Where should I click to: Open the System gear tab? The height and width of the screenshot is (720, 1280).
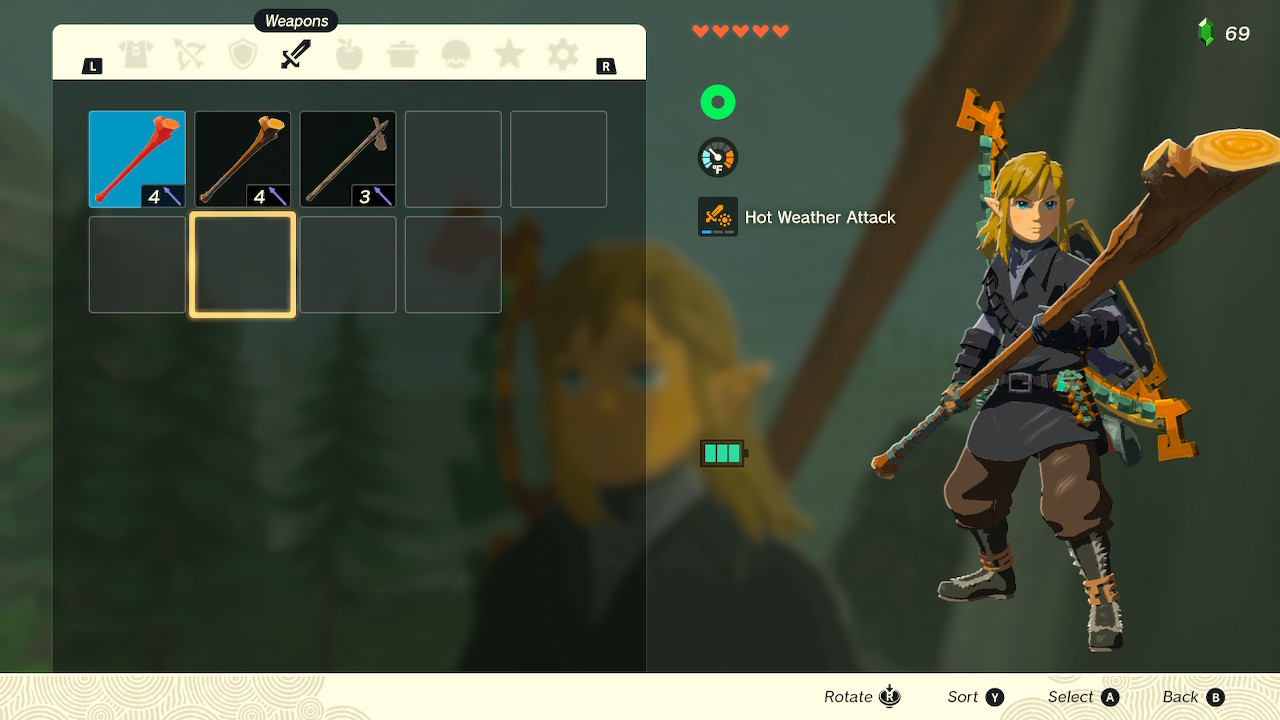pos(562,55)
